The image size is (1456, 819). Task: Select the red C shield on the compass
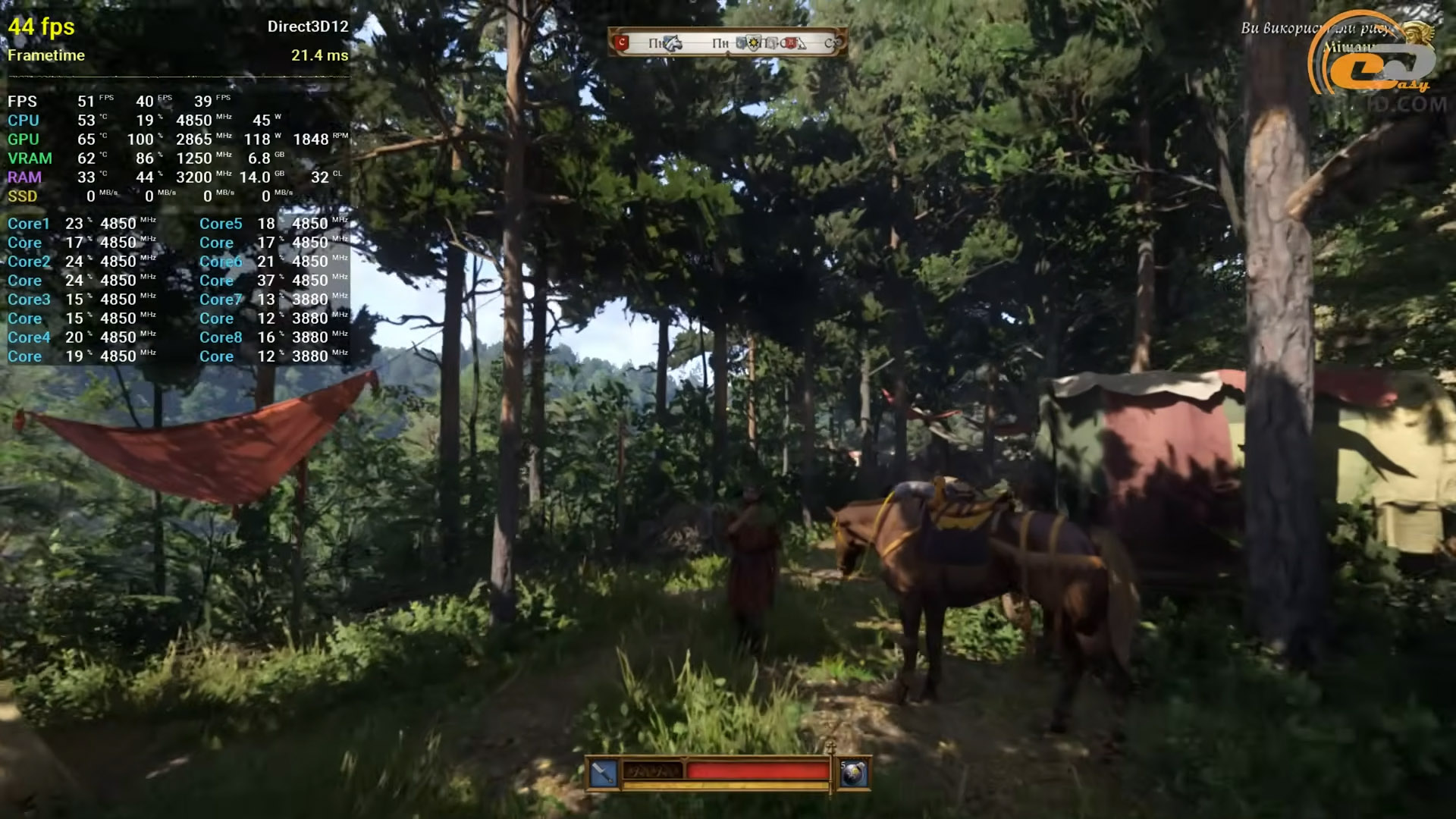pos(623,42)
